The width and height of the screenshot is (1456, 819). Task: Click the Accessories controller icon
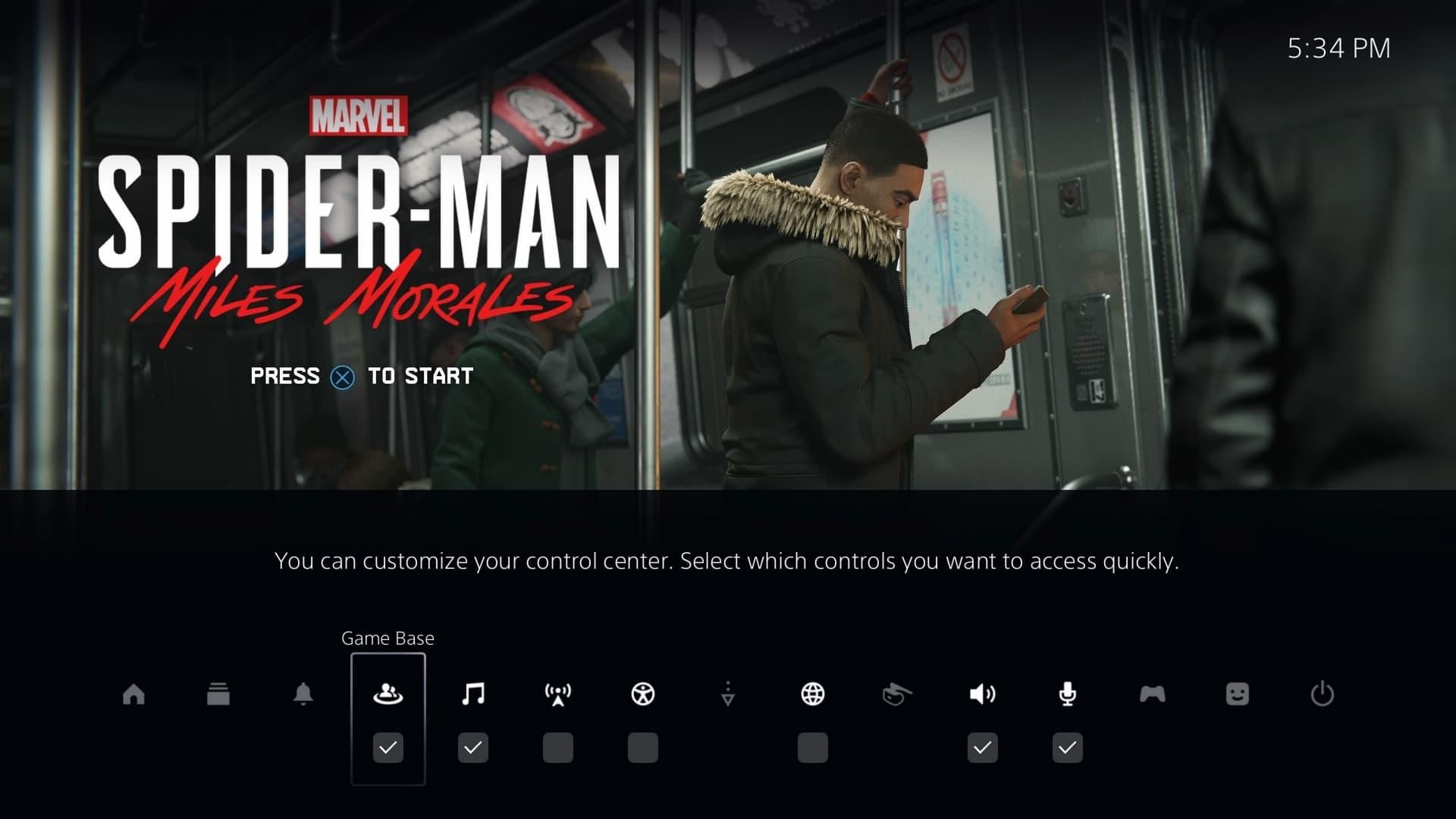pyautogui.click(x=1153, y=695)
